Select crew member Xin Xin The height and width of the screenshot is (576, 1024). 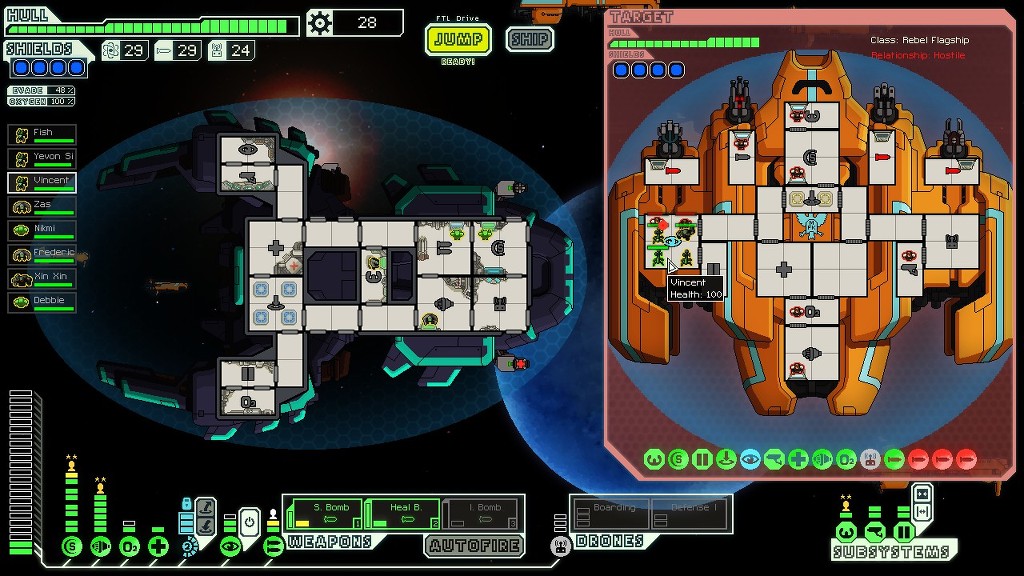(x=43, y=278)
